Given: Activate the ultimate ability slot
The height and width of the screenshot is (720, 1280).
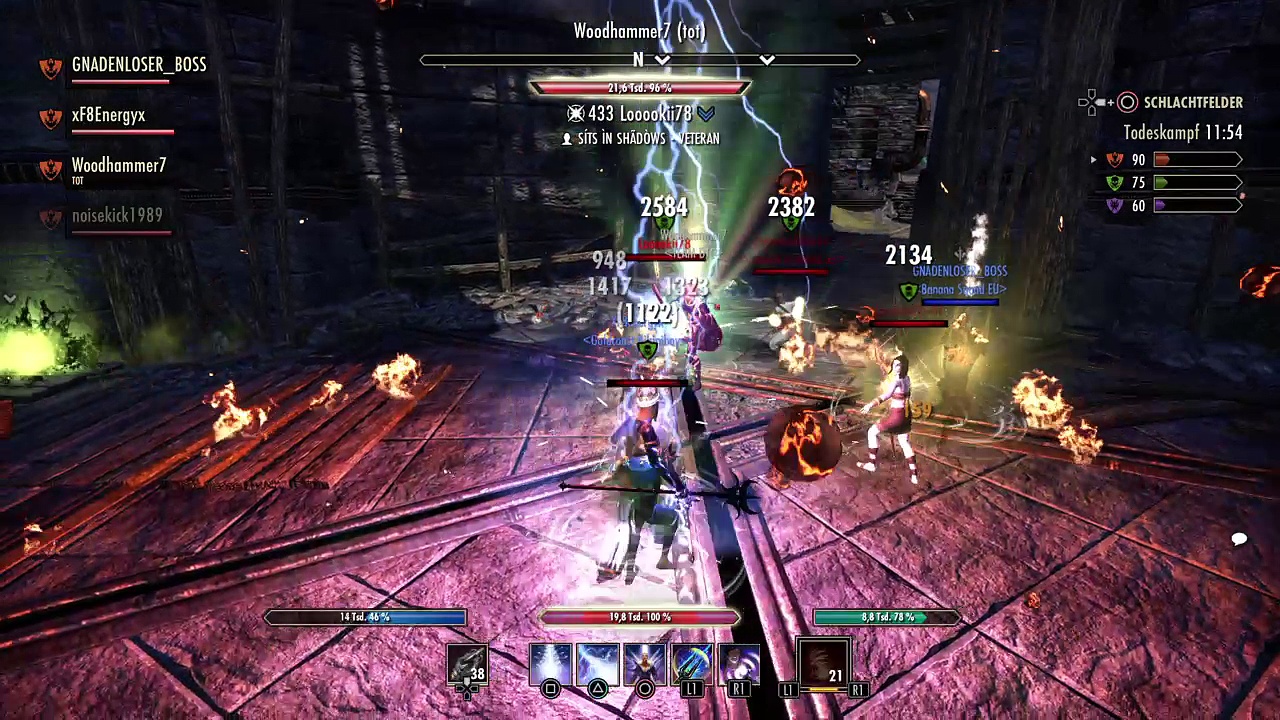Looking at the screenshot, I should pyautogui.click(x=823, y=663).
